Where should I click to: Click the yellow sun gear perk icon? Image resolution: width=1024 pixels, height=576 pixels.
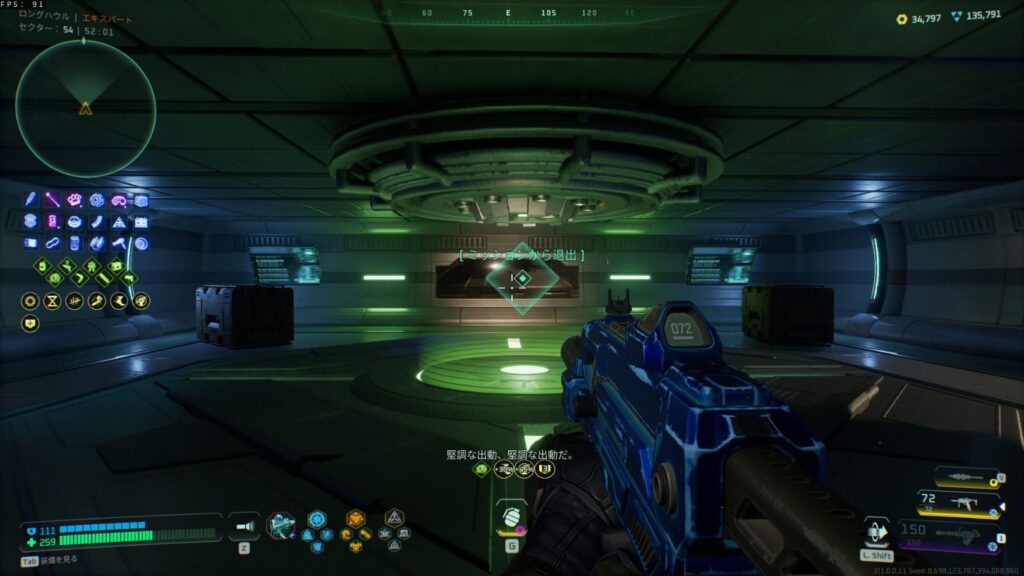(x=29, y=301)
